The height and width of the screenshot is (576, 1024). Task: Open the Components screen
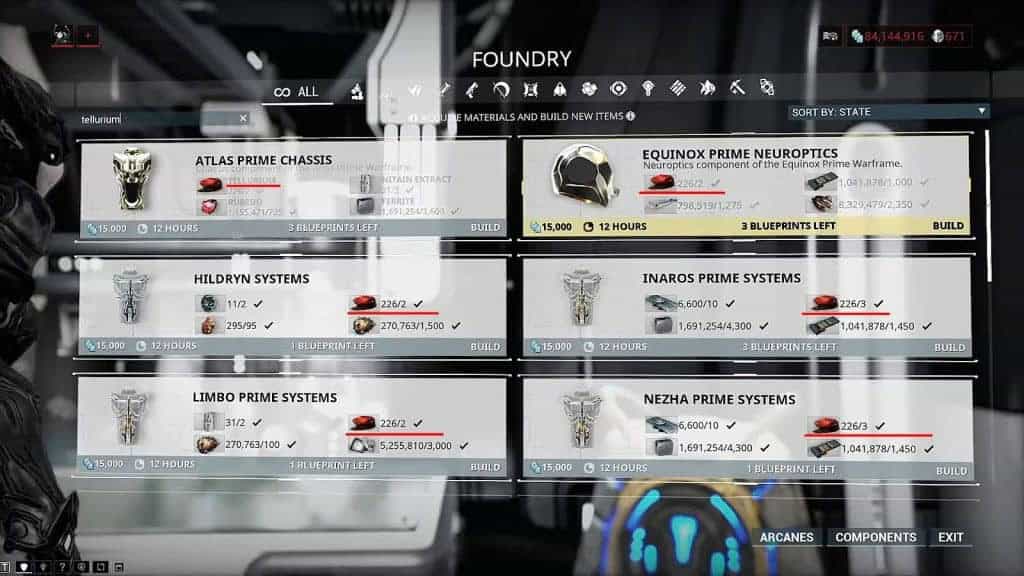point(875,537)
